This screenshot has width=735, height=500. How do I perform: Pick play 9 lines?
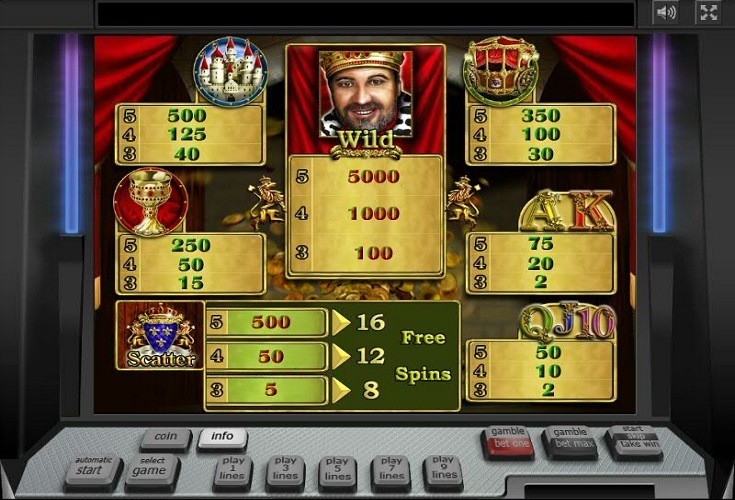coord(441,468)
